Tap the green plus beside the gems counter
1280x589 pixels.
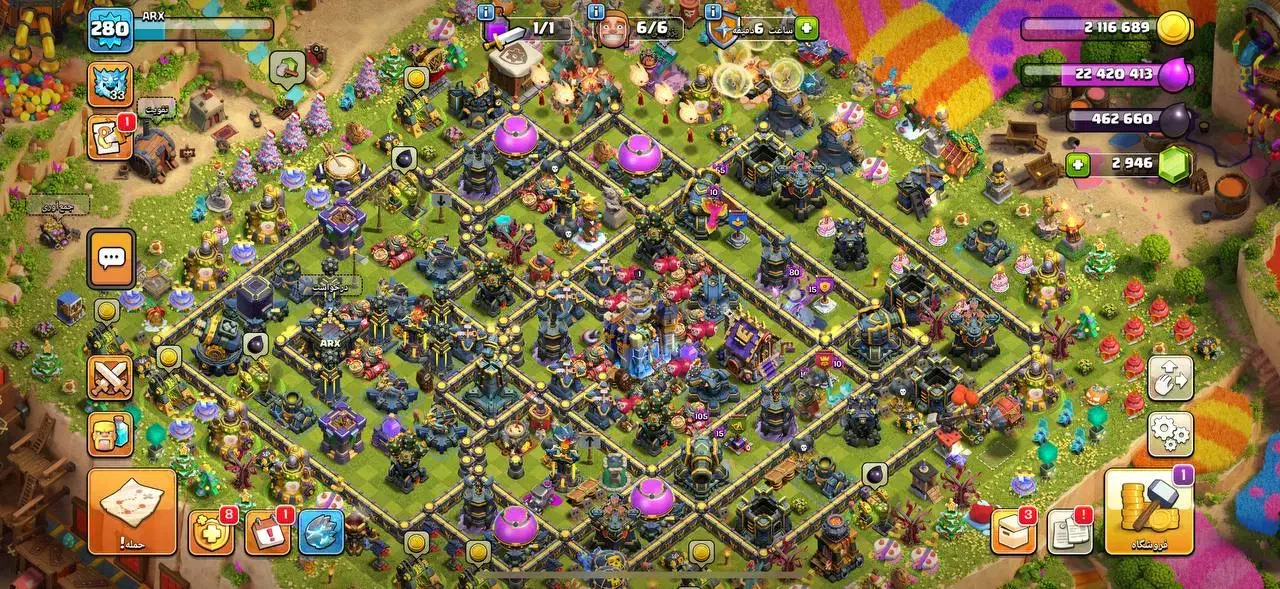1077,165
